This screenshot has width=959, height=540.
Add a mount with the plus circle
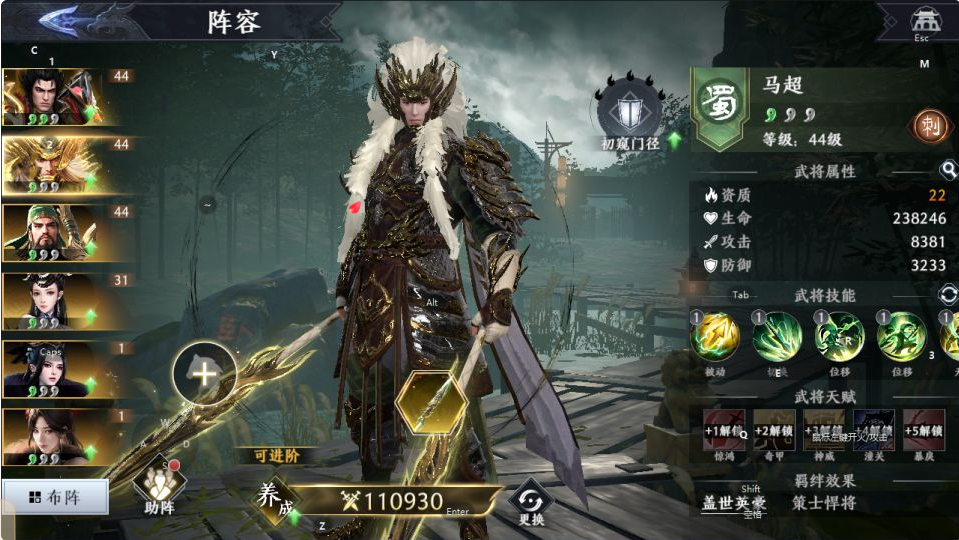[x=204, y=374]
